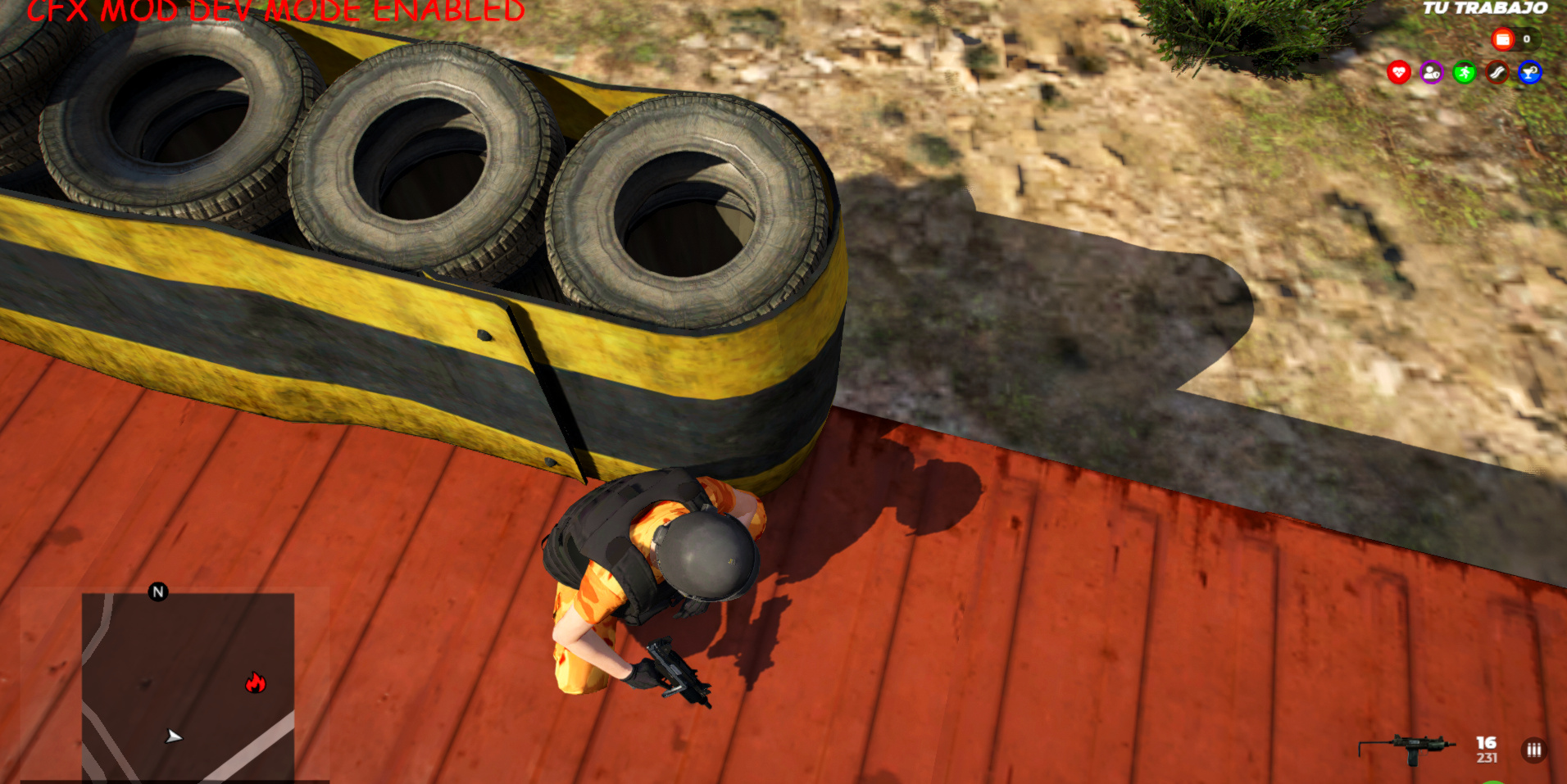This screenshot has height=784, width=1567.
Task: Expand the wallet balance display
Action: pos(1516,39)
